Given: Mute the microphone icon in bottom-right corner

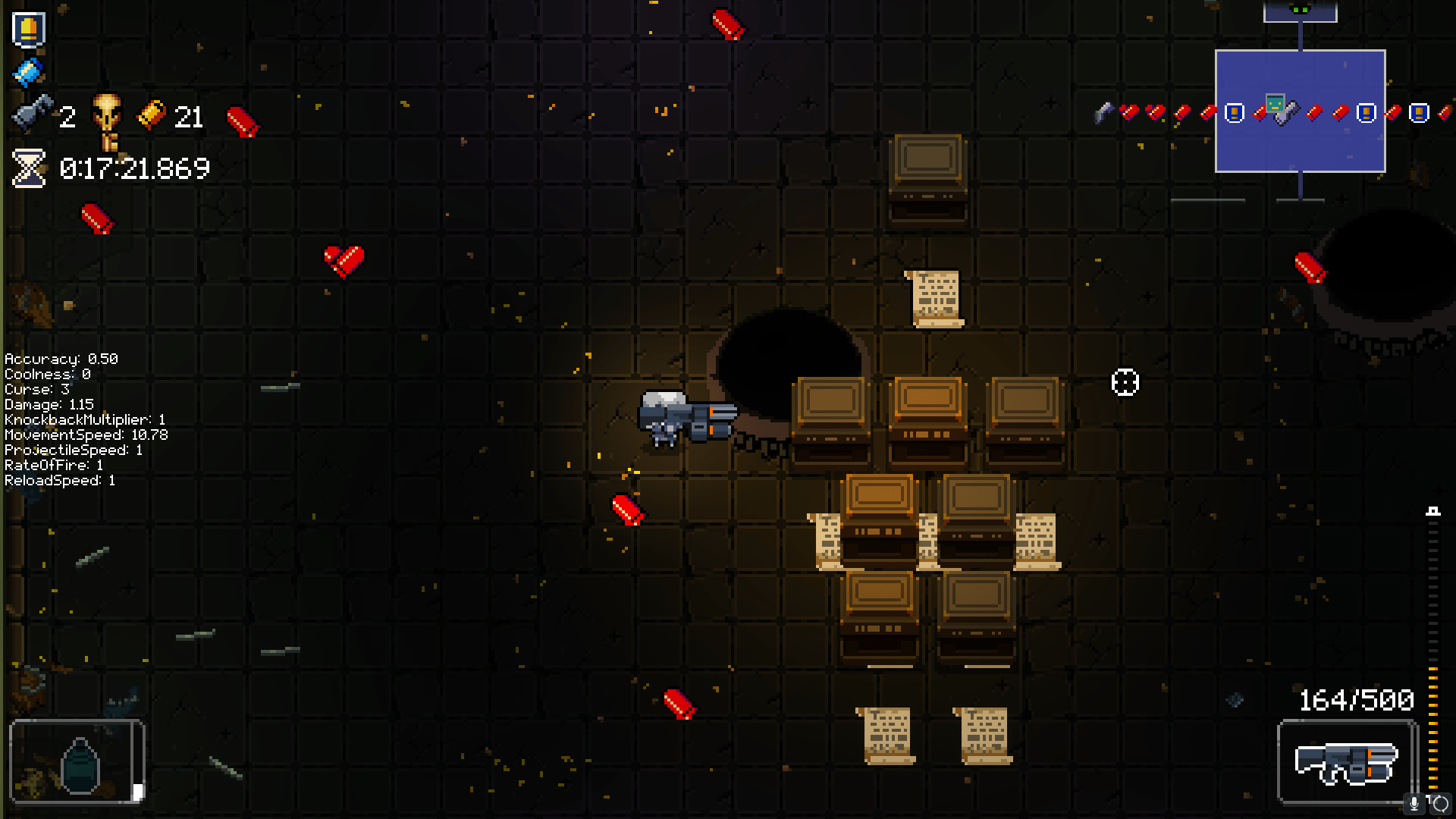Looking at the screenshot, I should tap(1414, 804).
